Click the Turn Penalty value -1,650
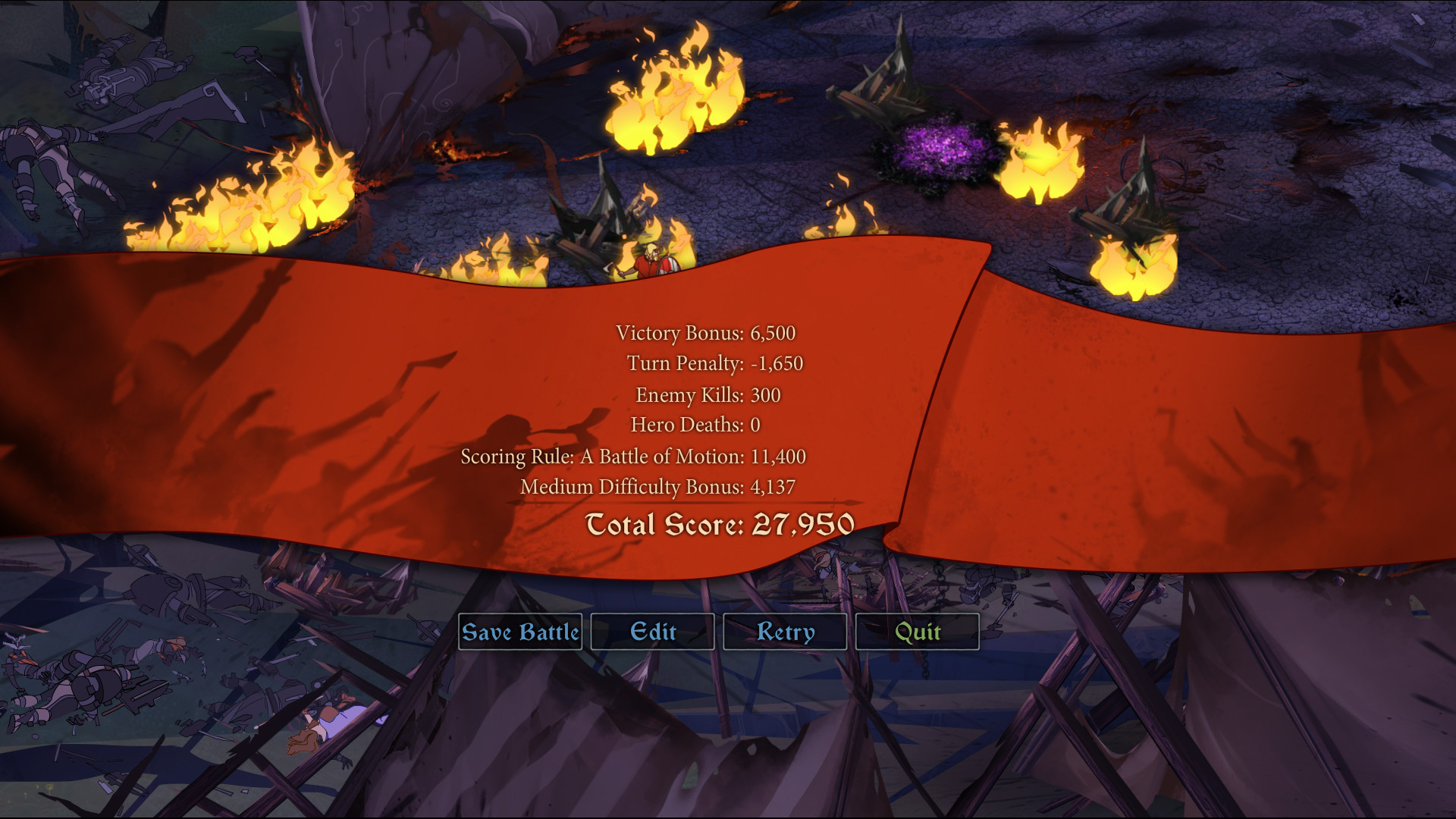This screenshot has width=1456, height=819. [779, 363]
